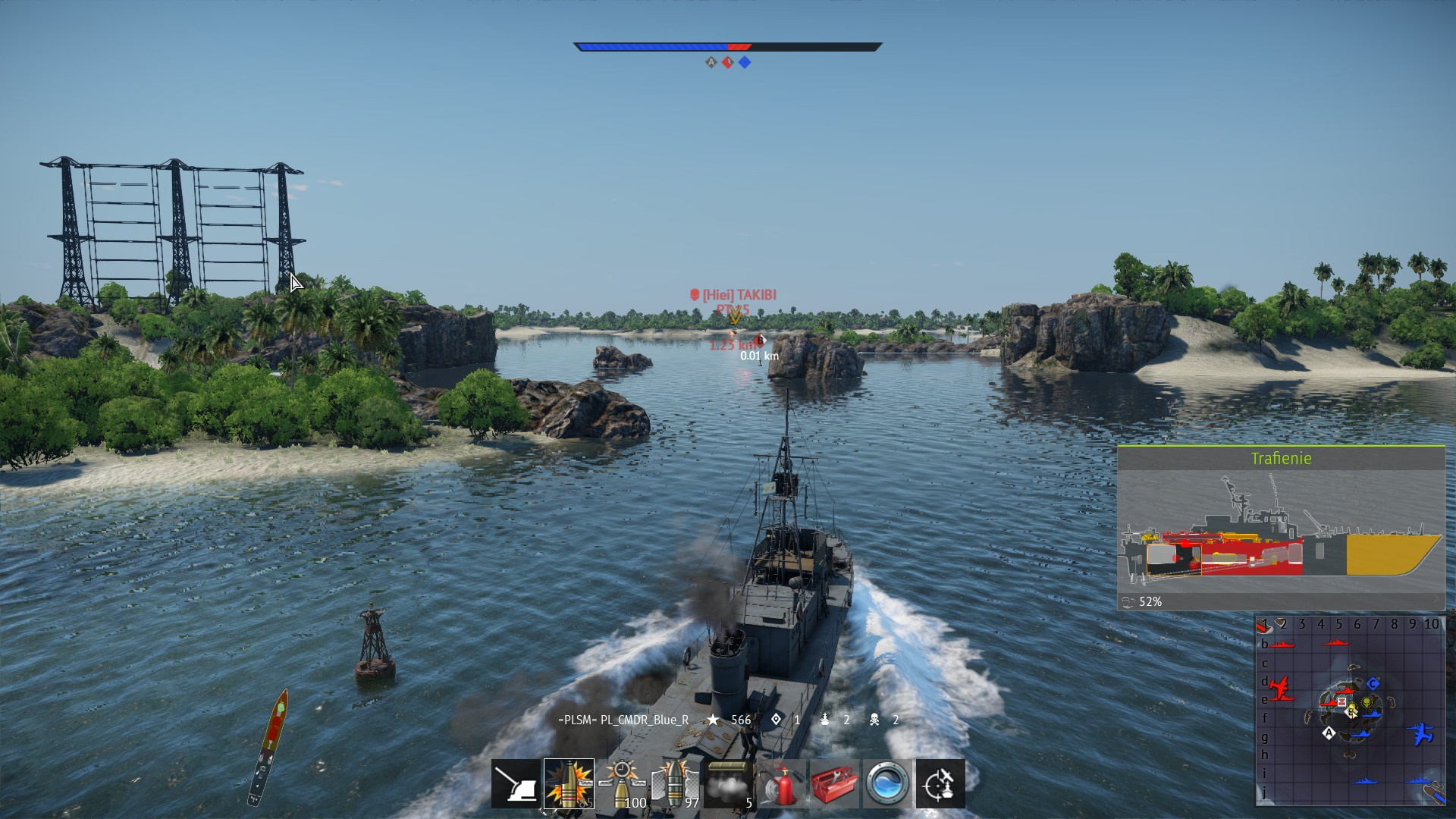1456x819 pixels.
Task: Click capture point A on the minimap
Action: 1329,733
